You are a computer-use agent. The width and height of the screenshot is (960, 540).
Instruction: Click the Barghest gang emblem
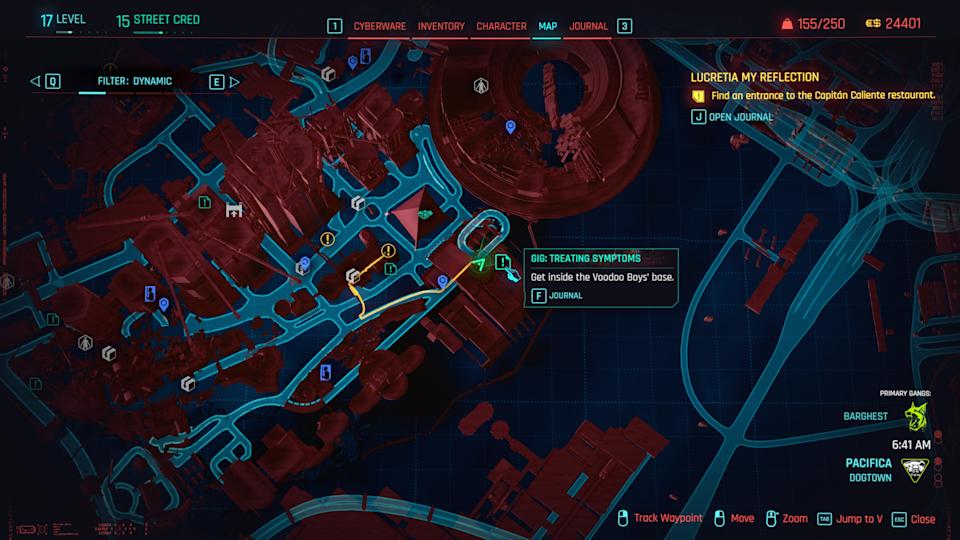pyautogui.click(x=915, y=415)
